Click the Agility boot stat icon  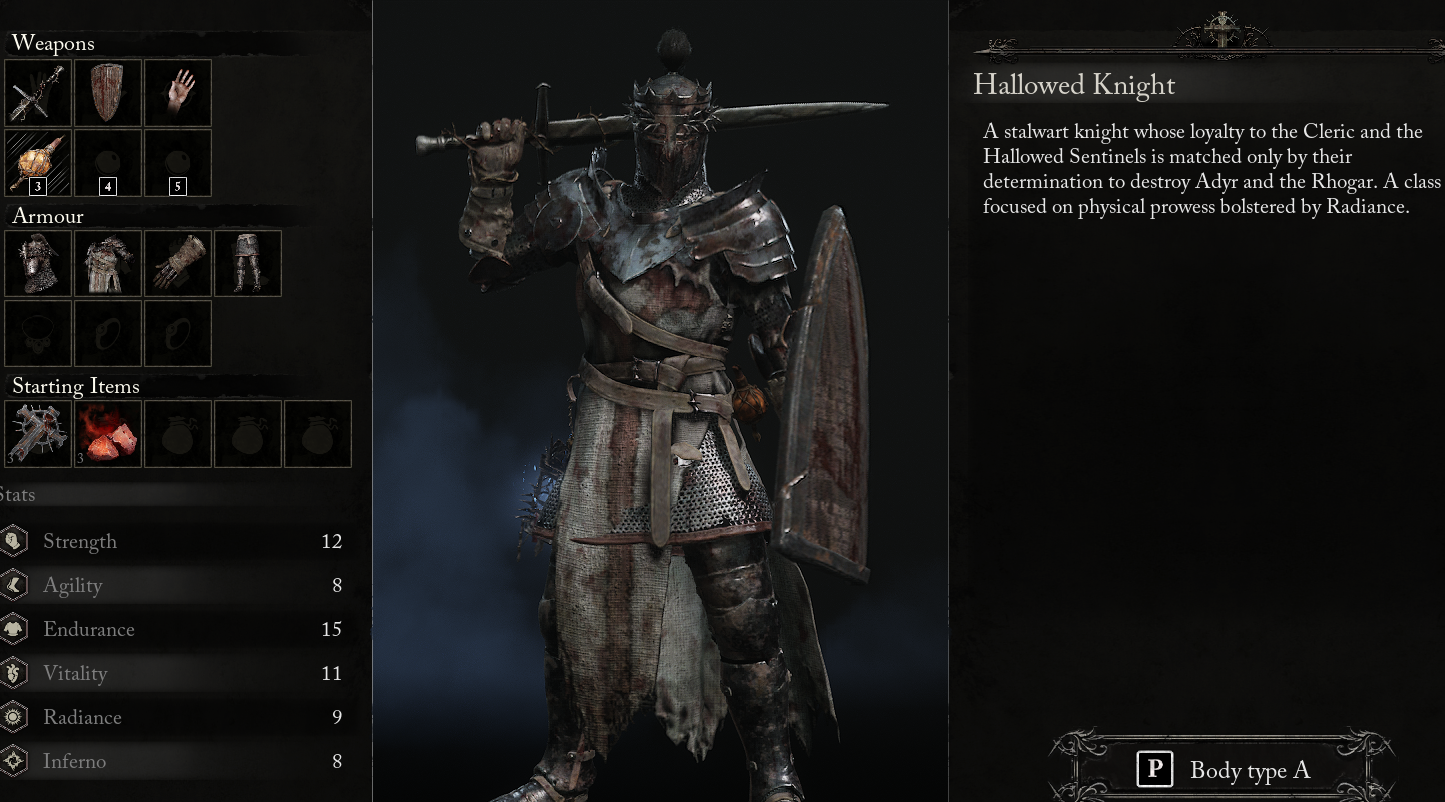coord(14,585)
